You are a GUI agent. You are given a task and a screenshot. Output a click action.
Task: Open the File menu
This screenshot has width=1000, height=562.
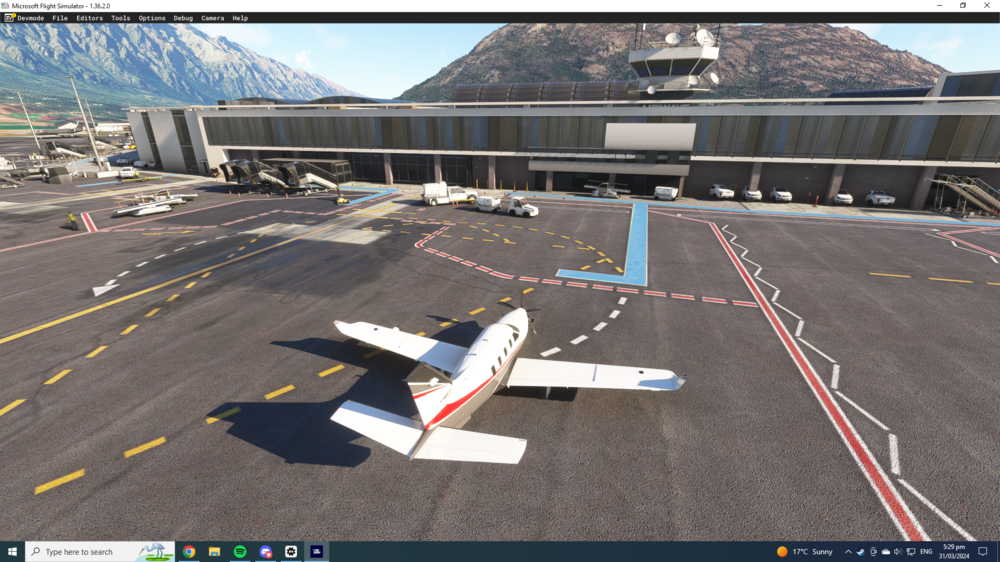pos(60,18)
